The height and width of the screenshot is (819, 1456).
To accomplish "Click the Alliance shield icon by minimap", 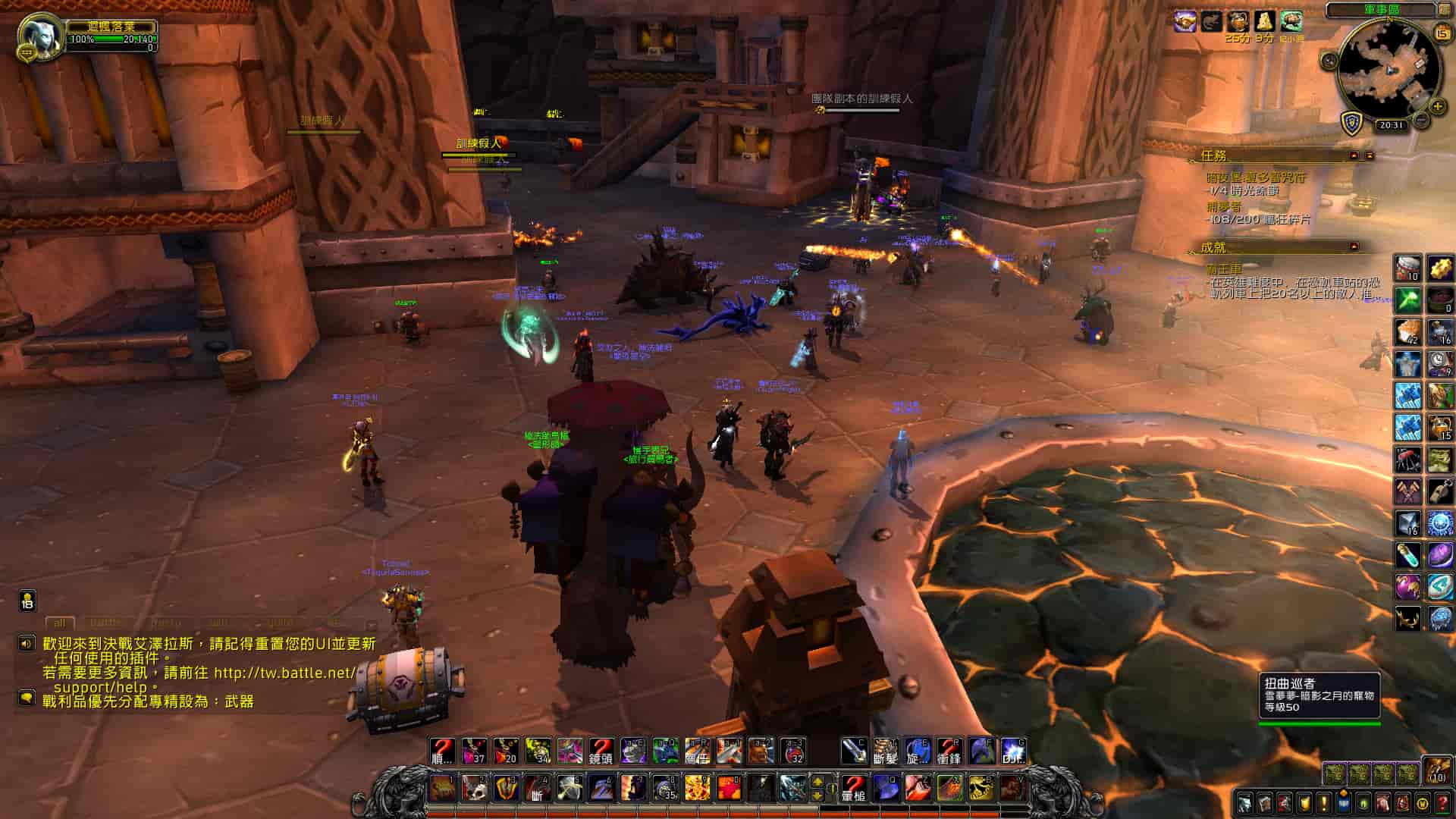I will (x=1352, y=124).
